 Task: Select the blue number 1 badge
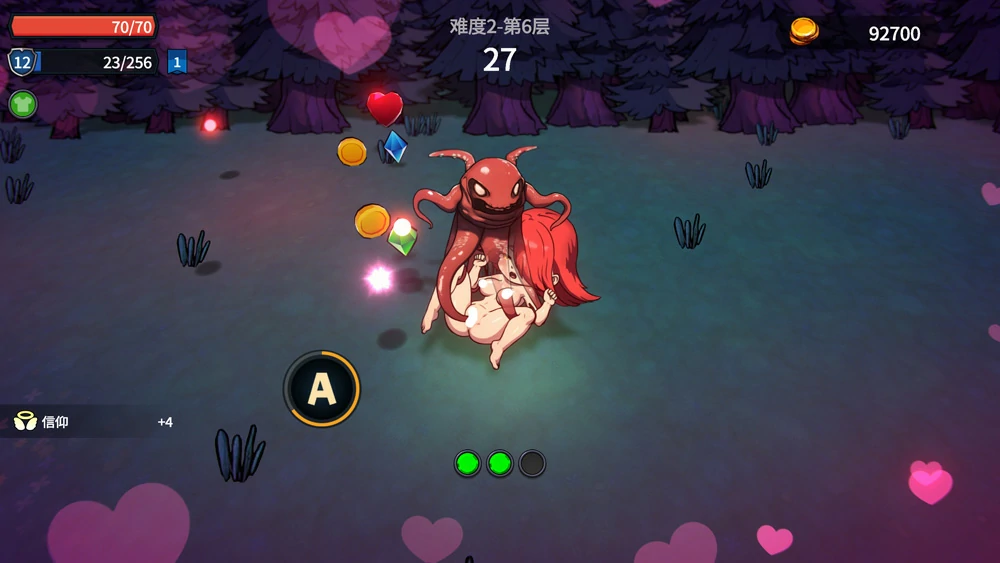tap(177, 62)
